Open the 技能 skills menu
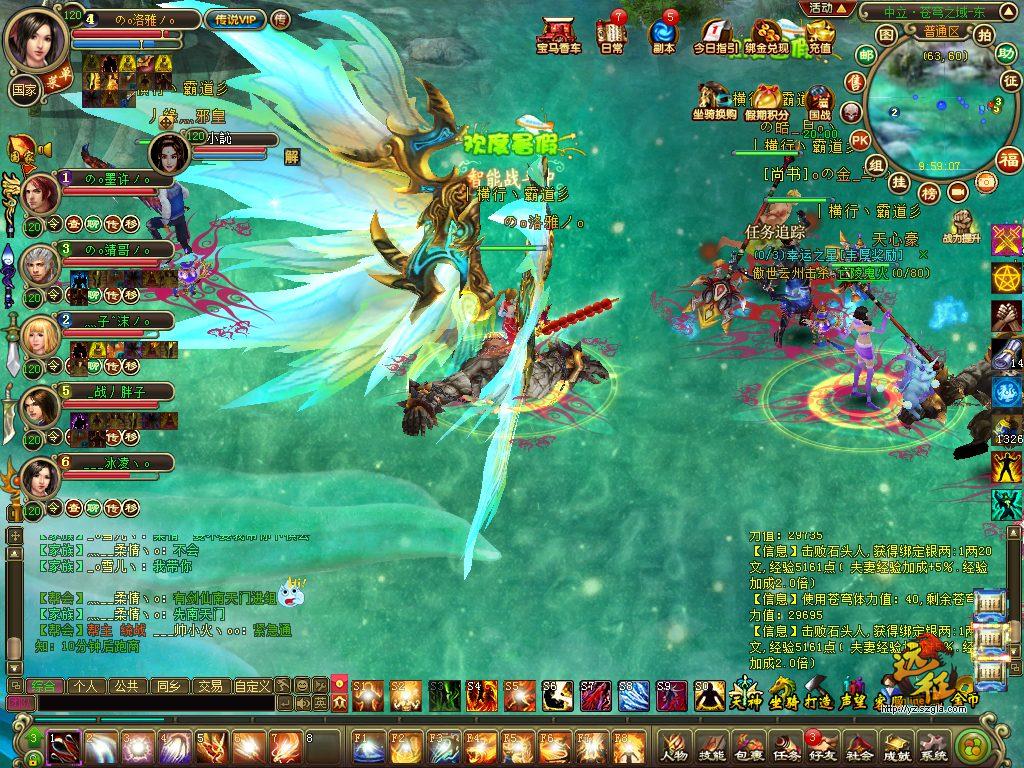This screenshot has height=768, width=1024. (x=712, y=745)
